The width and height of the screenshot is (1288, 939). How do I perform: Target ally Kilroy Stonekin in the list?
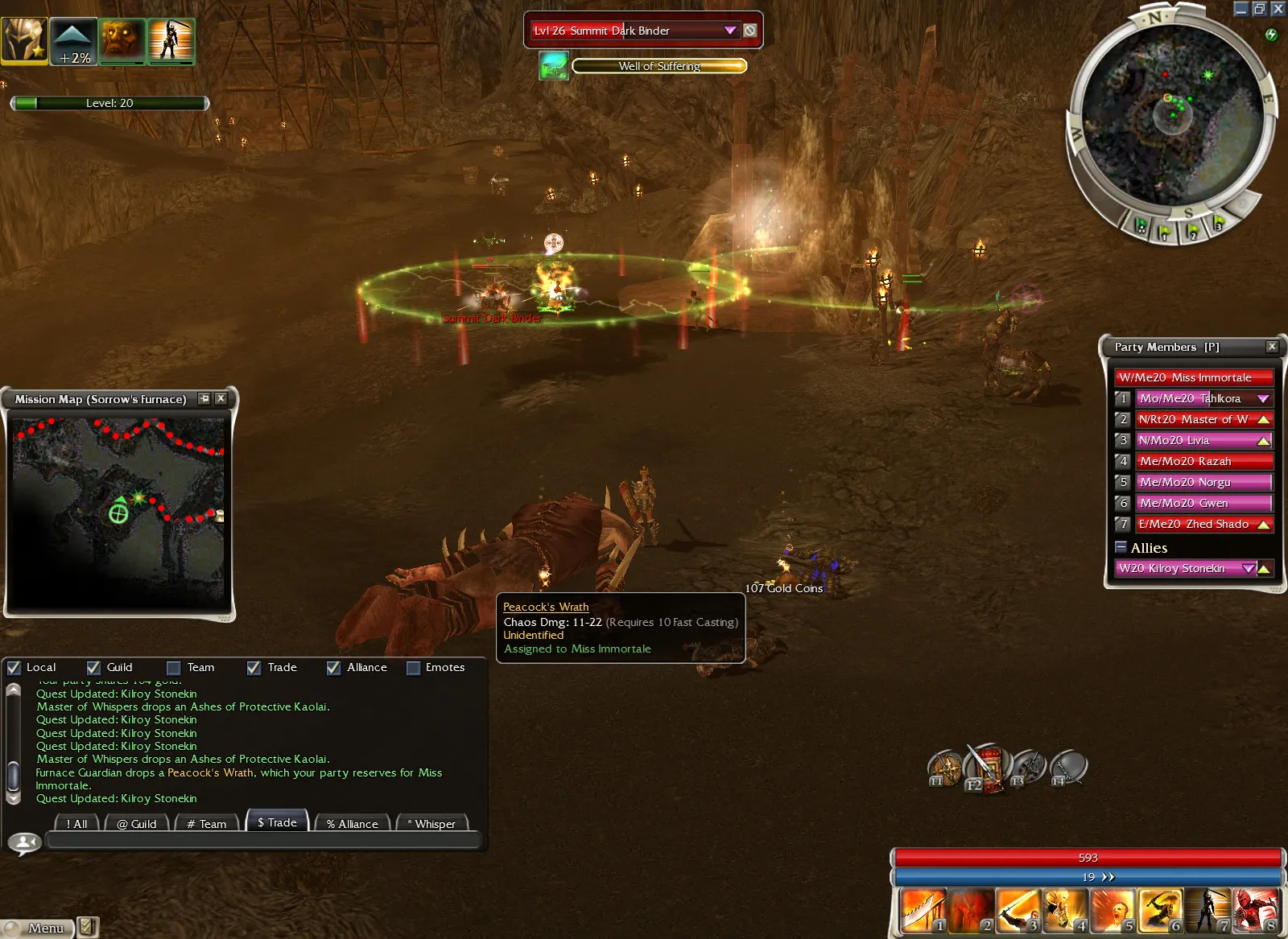(x=1177, y=568)
